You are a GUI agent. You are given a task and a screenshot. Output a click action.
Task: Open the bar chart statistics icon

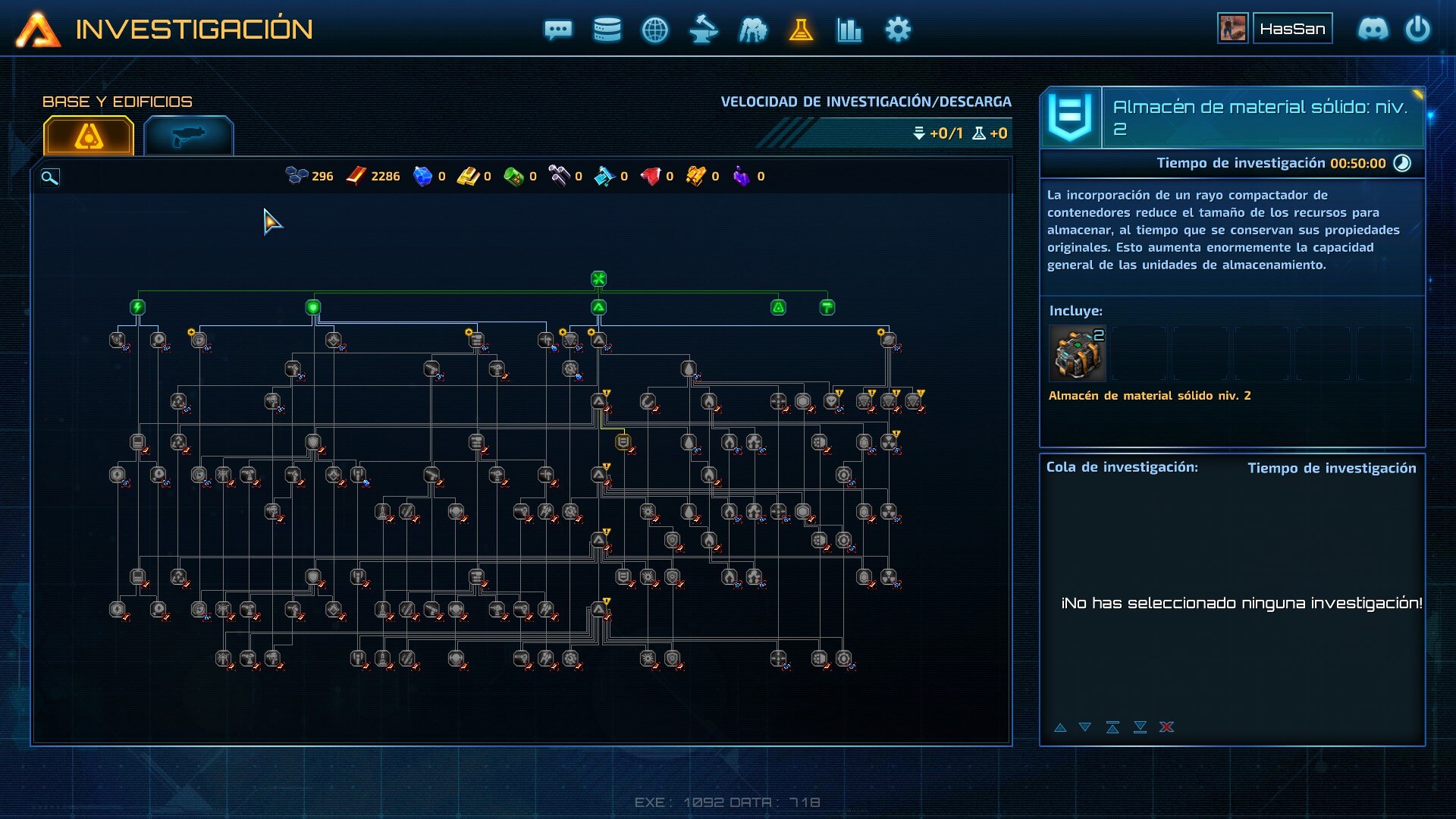point(849,30)
